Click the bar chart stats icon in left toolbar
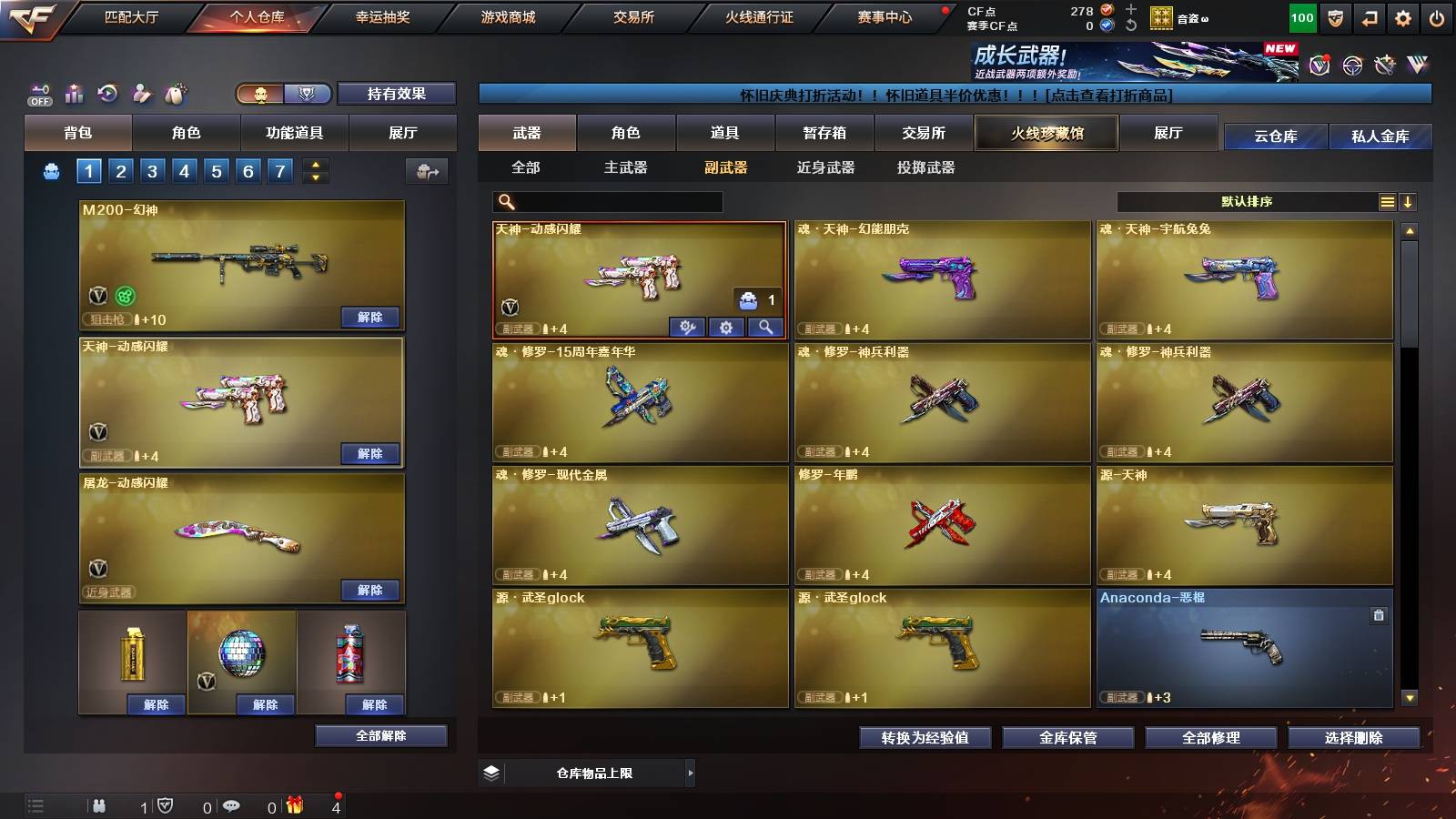 74,92
